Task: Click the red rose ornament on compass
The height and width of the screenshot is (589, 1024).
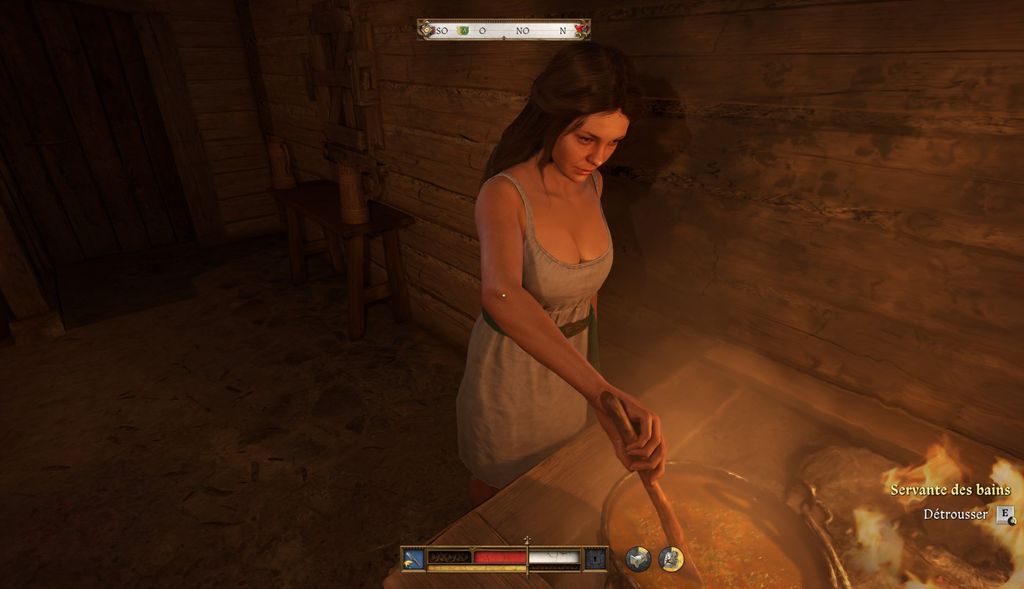Action: 580,30
